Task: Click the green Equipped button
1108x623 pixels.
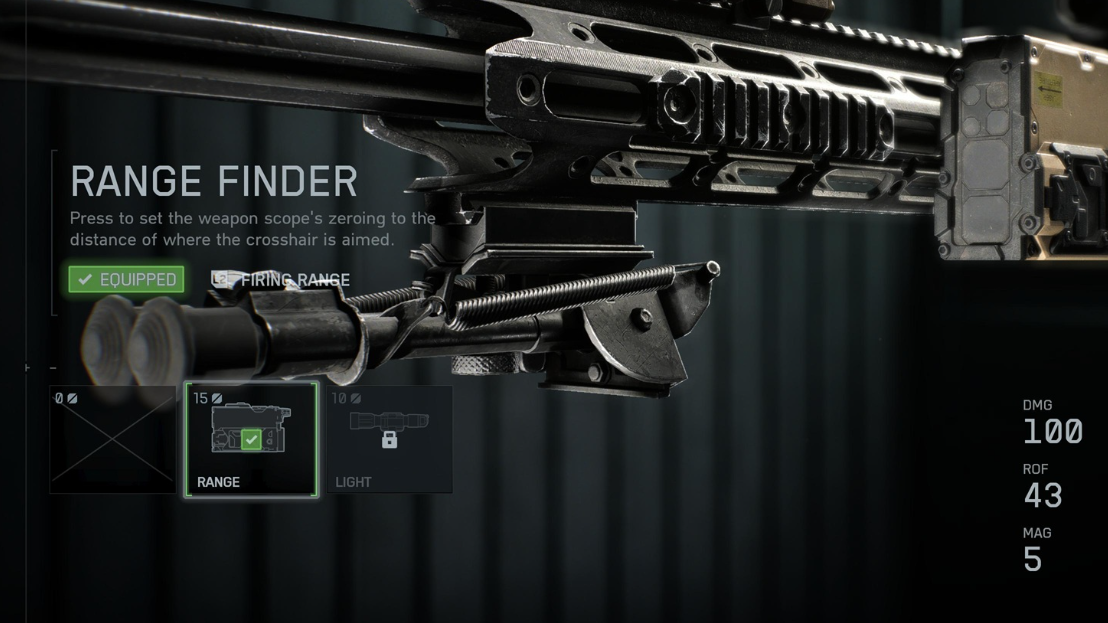Action: 126,279
